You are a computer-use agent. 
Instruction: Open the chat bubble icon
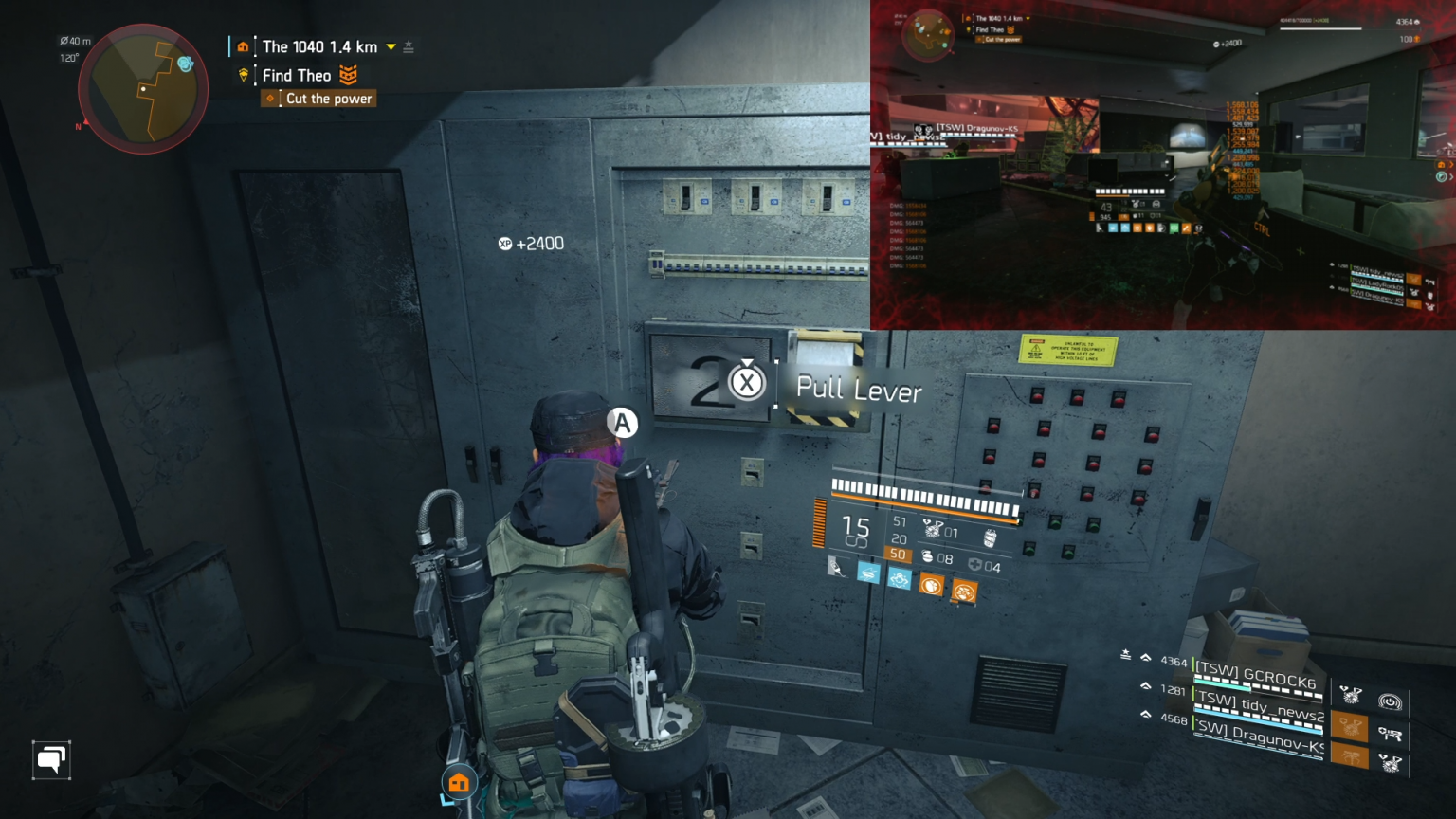point(51,759)
